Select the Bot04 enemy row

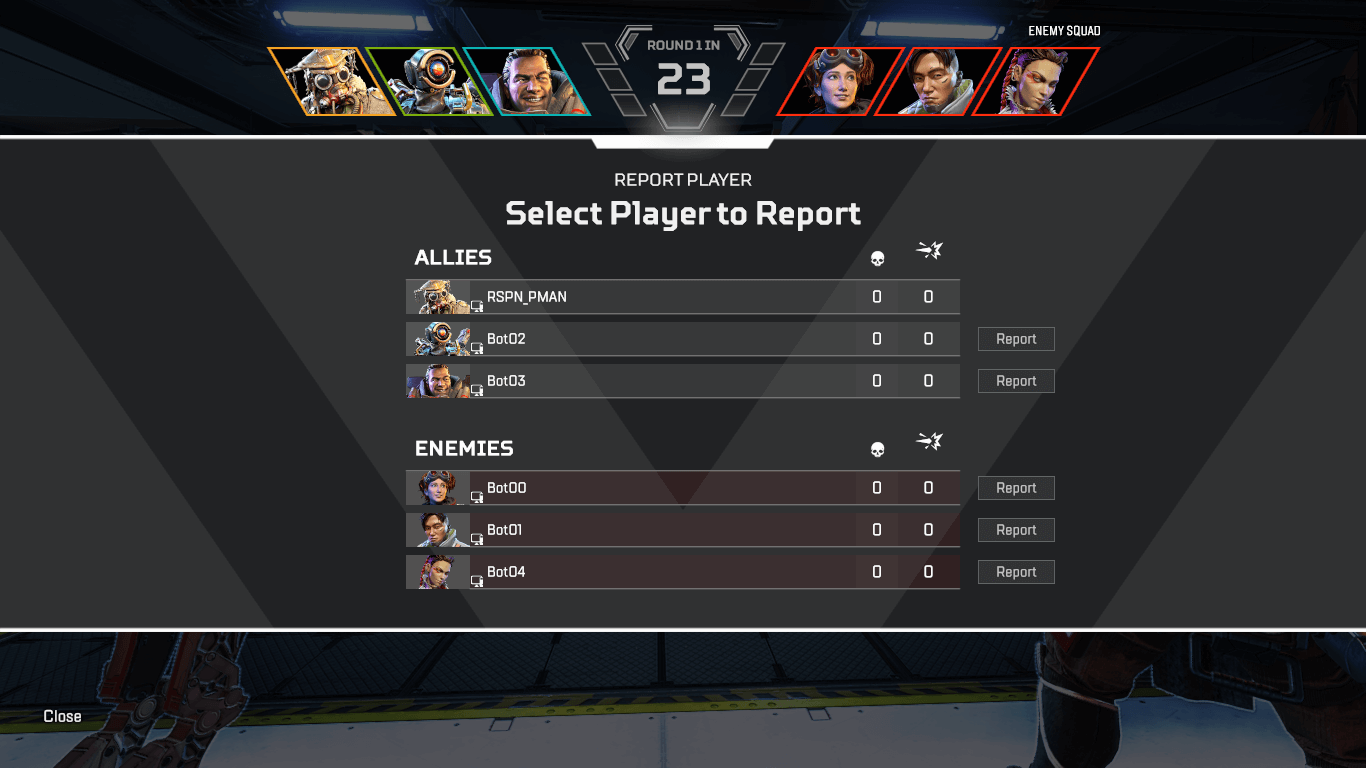660,572
